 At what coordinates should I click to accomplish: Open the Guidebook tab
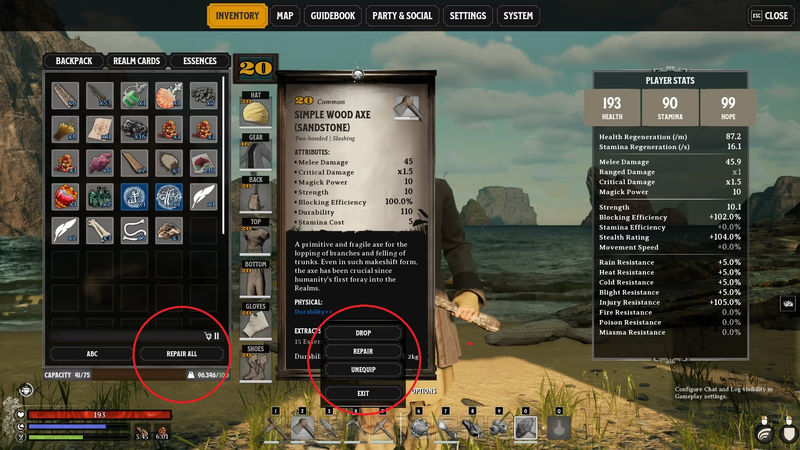(335, 16)
